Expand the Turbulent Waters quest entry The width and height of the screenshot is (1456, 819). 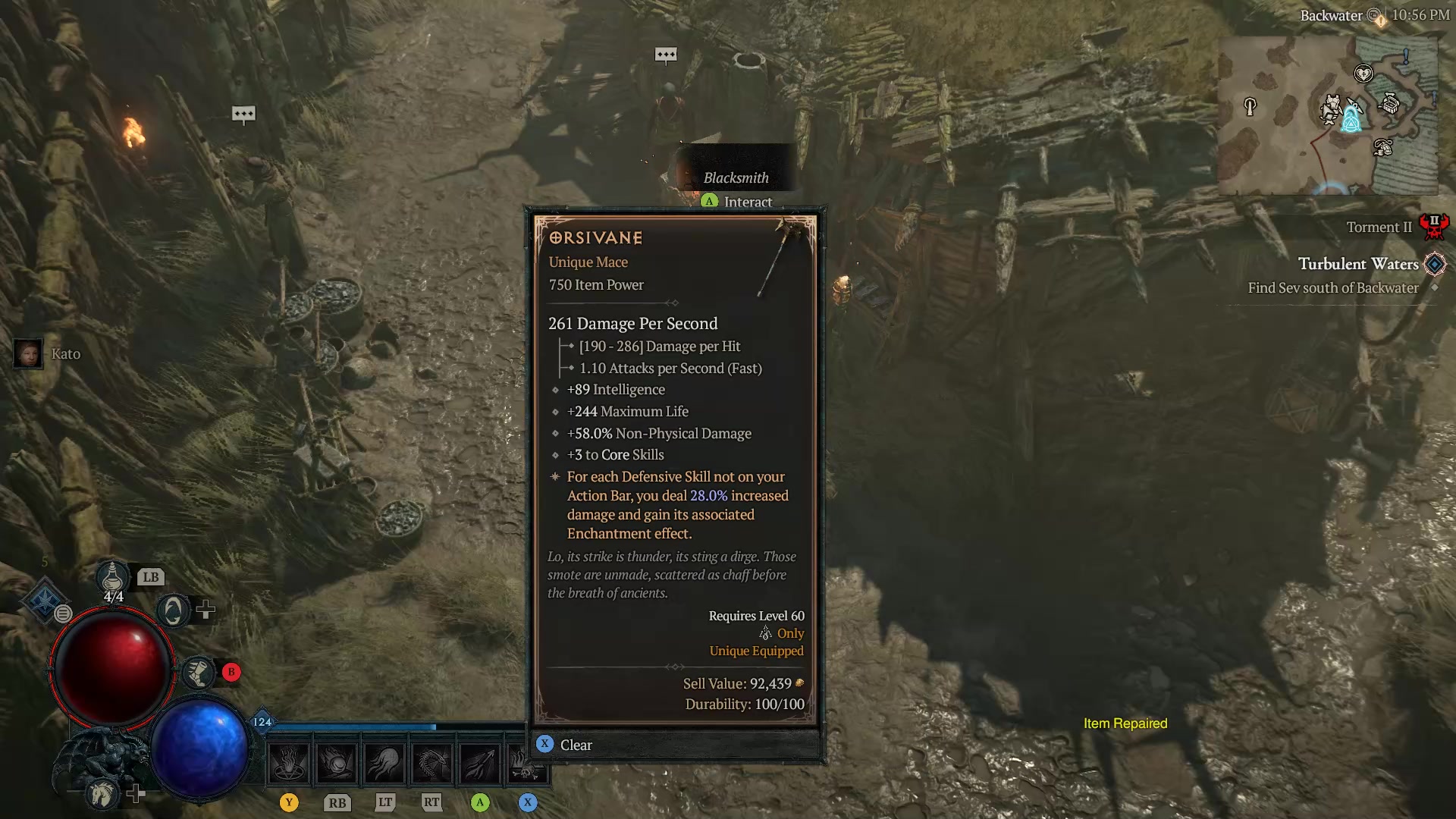tap(1360, 264)
